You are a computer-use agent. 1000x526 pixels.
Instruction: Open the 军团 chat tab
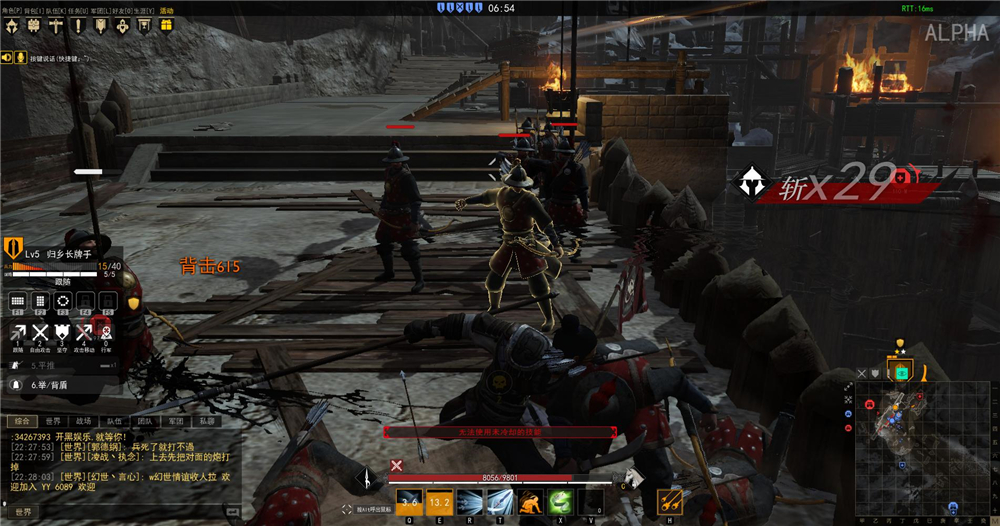176,422
